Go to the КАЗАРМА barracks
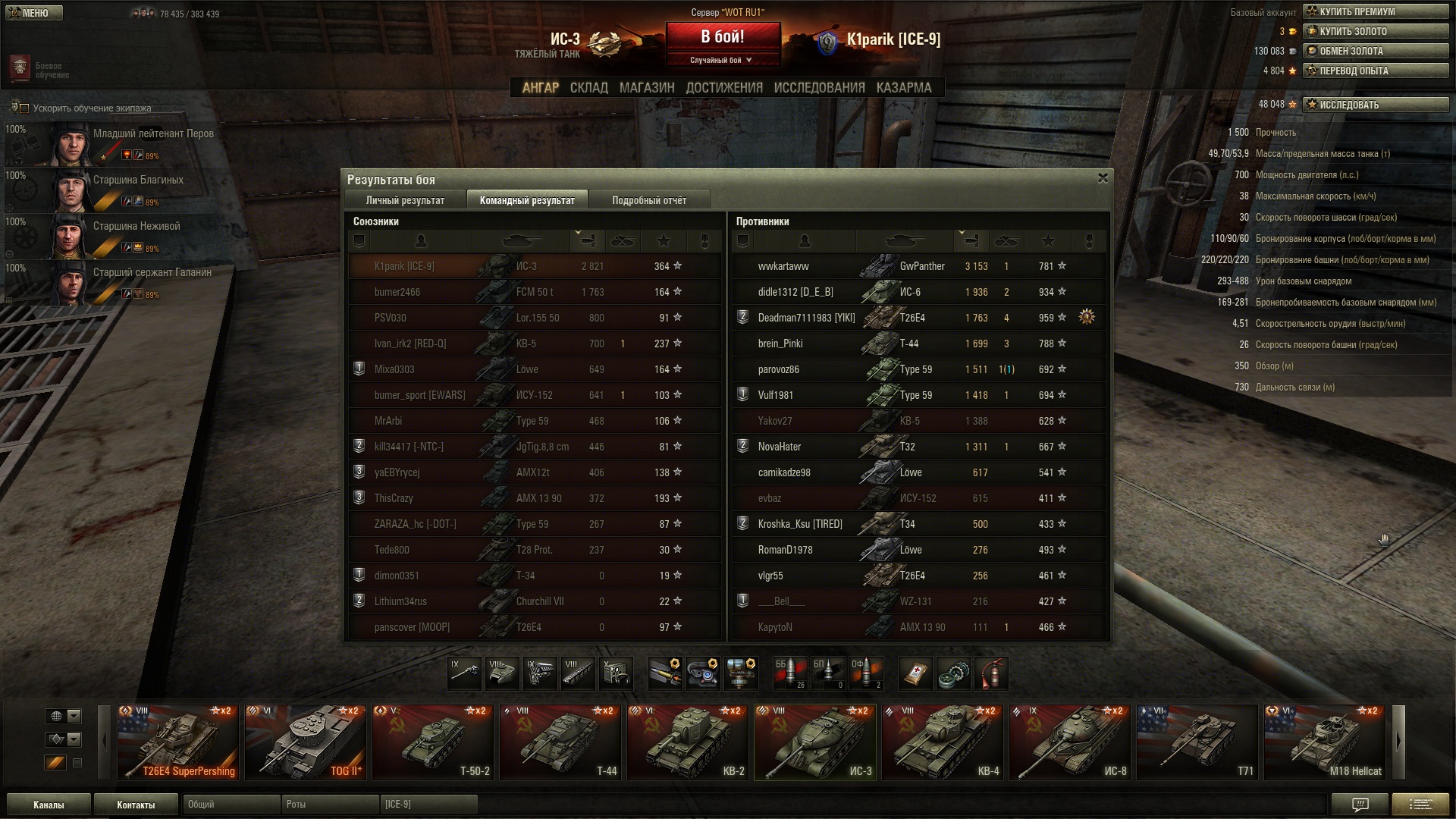Viewport: 1456px width, 819px height. [x=903, y=88]
